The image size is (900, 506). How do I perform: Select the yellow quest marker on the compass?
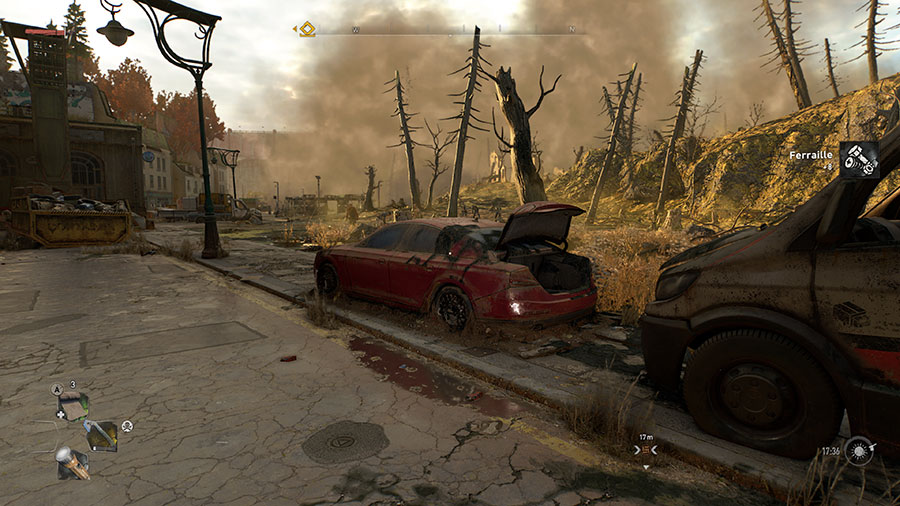306,29
